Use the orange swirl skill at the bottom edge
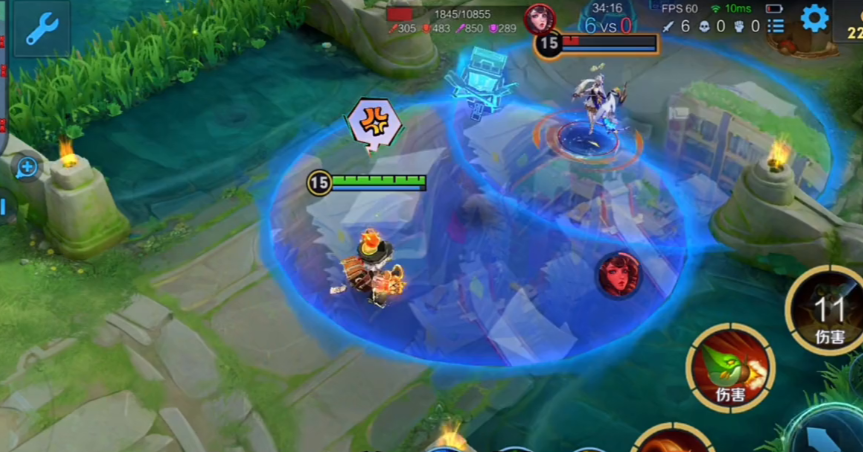Viewport: 863px width, 452px height. [x=672, y=441]
